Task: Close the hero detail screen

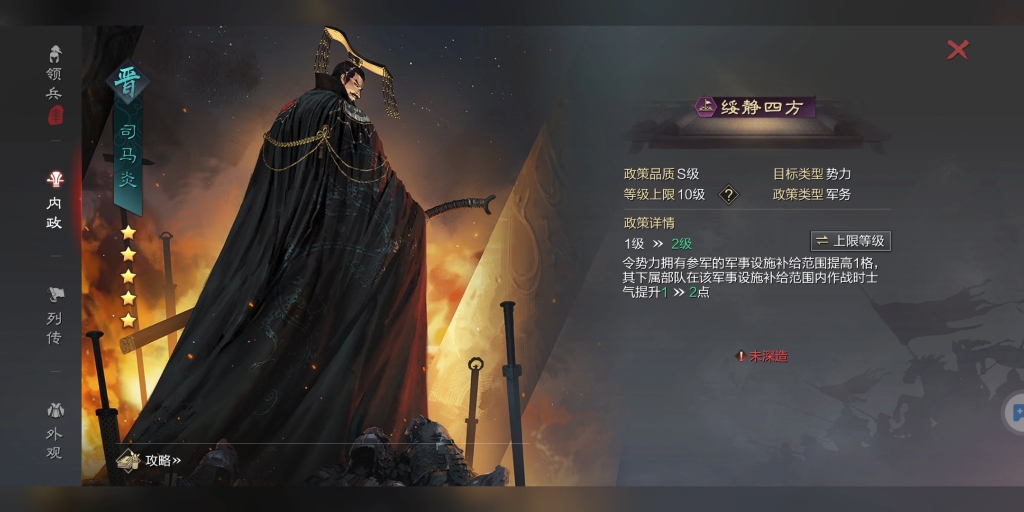Action: pyautogui.click(x=957, y=49)
